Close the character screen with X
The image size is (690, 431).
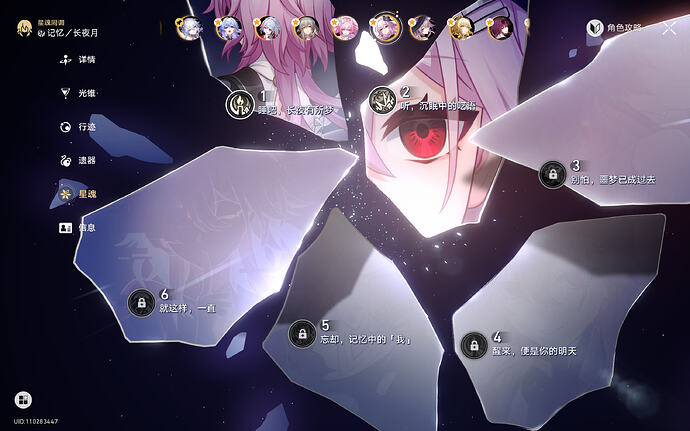point(669,28)
